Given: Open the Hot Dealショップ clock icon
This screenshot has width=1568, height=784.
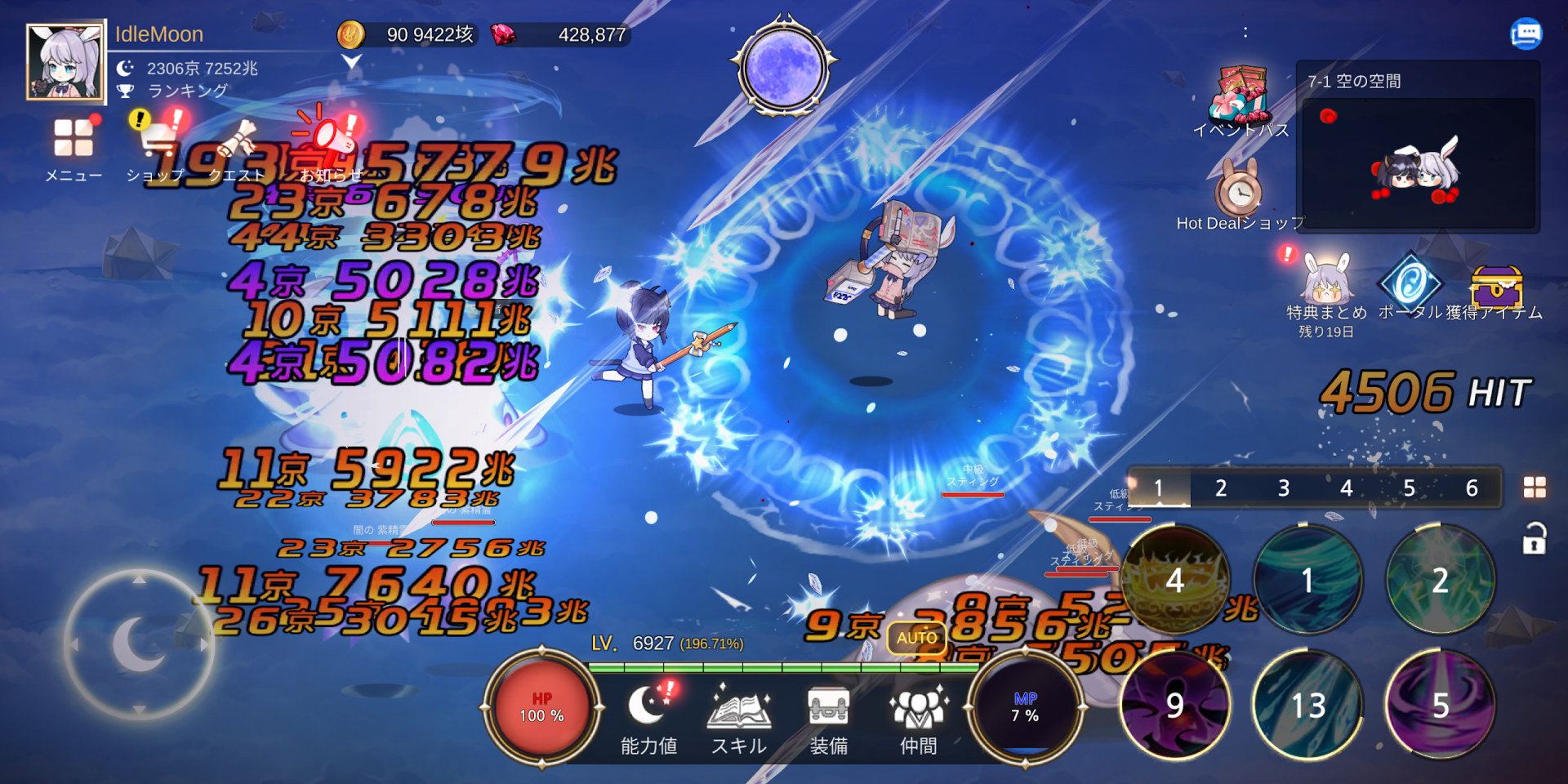Looking at the screenshot, I should tap(1237, 192).
